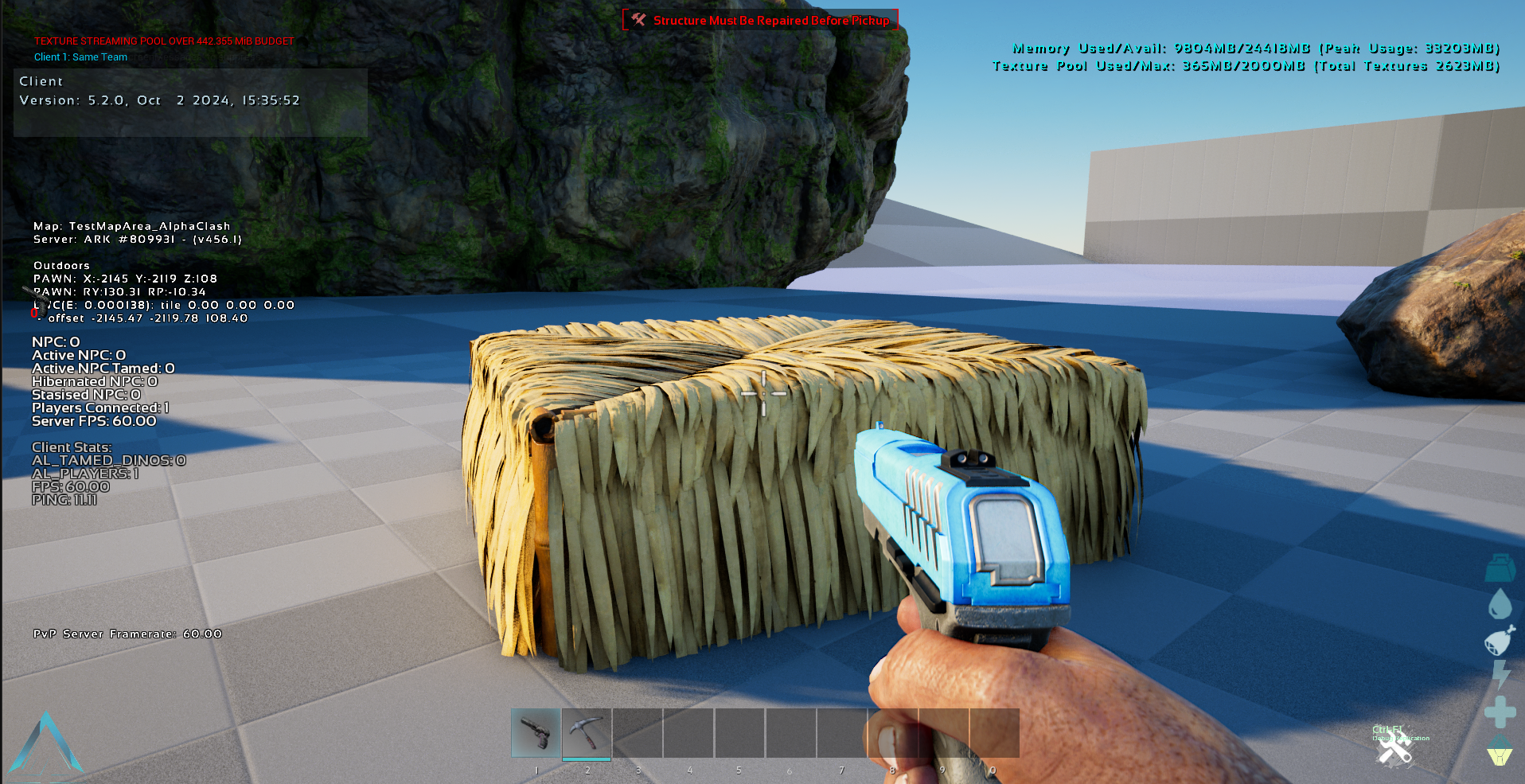Click the food meat status icon
This screenshot has height=784, width=1525.
1499,640
